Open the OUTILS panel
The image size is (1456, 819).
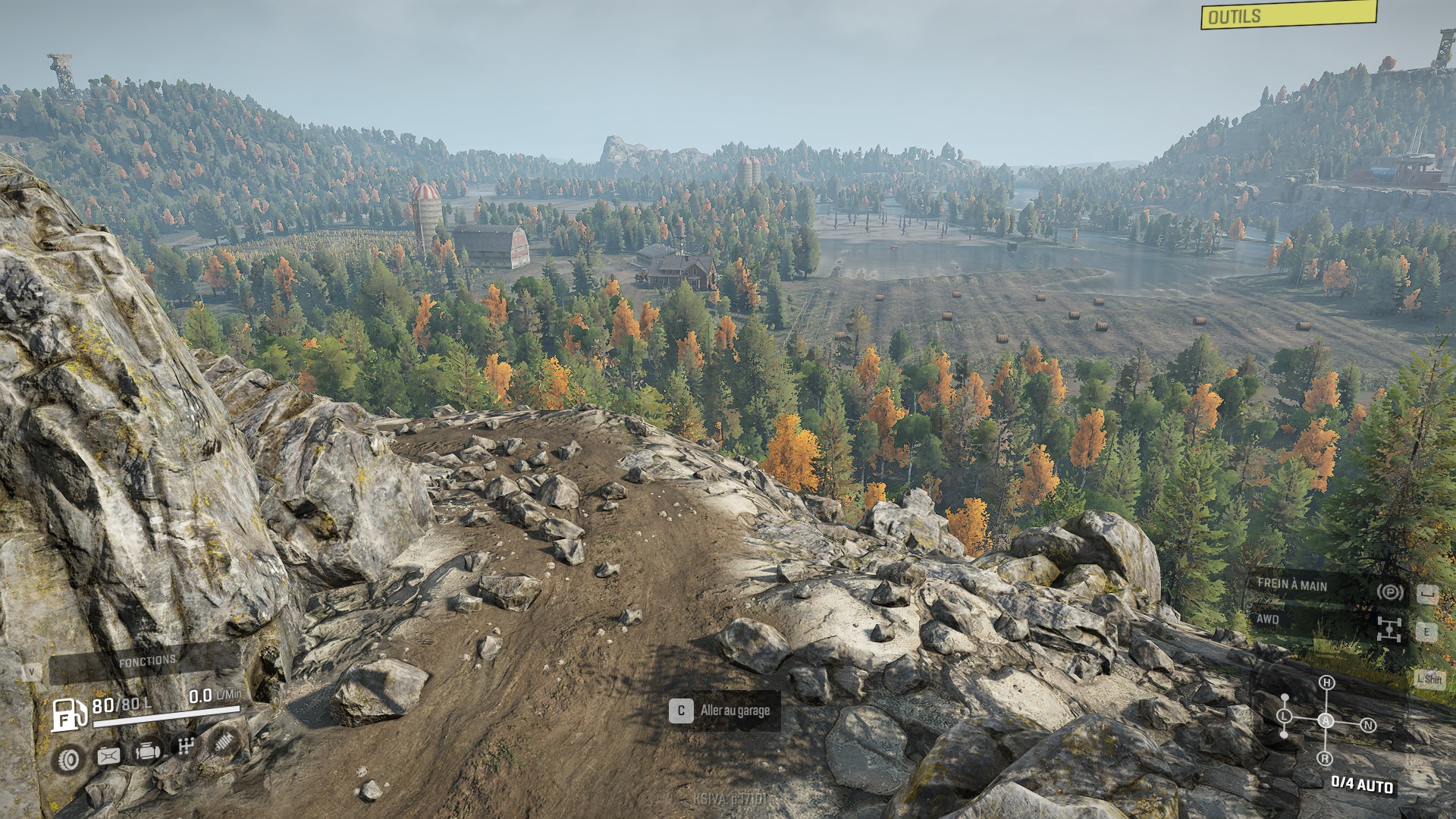click(x=1288, y=15)
